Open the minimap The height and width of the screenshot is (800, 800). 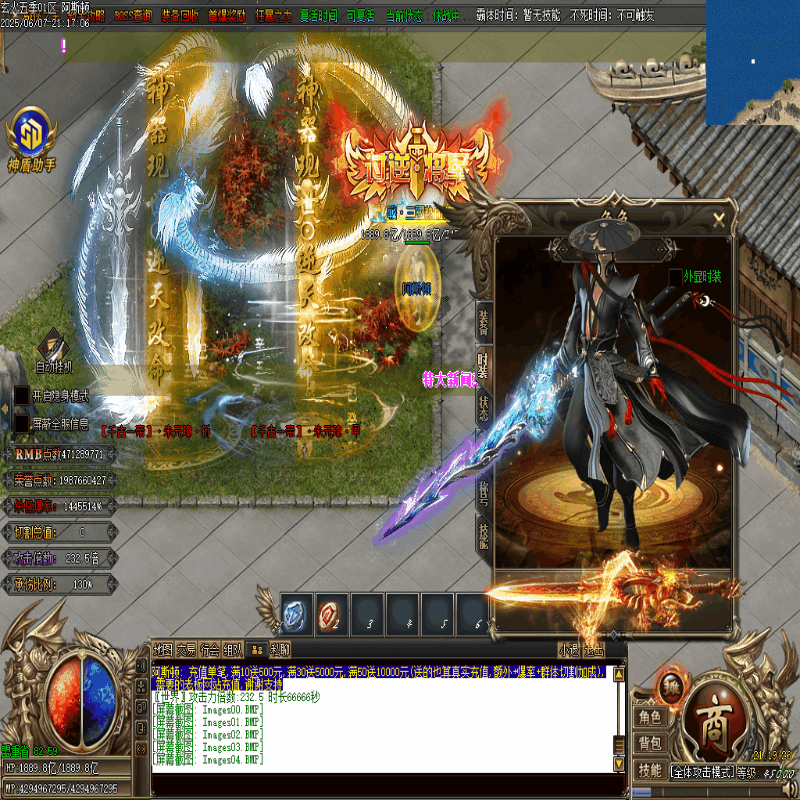(x=752, y=62)
